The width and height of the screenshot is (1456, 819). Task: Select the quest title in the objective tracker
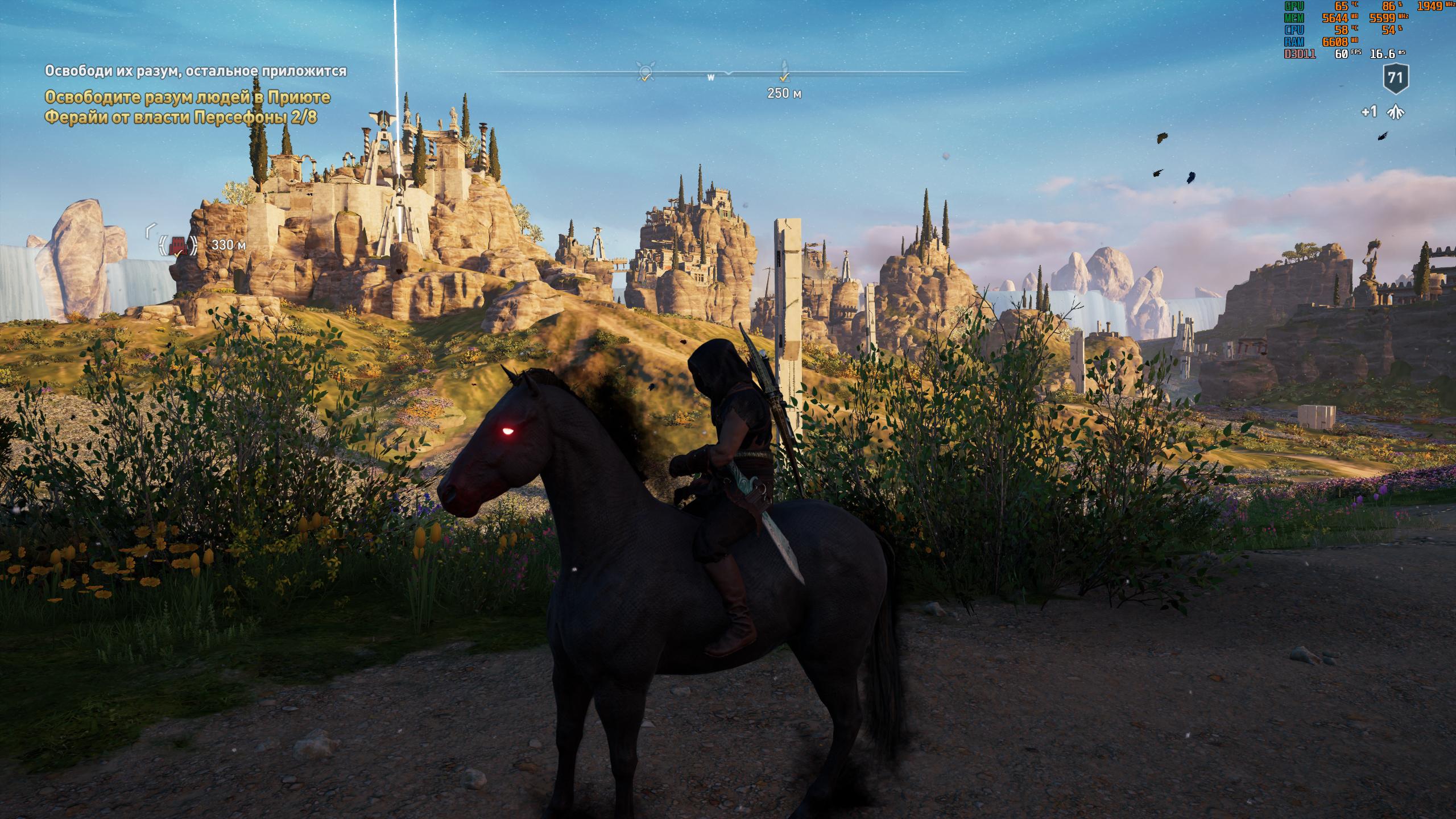click(196, 71)
